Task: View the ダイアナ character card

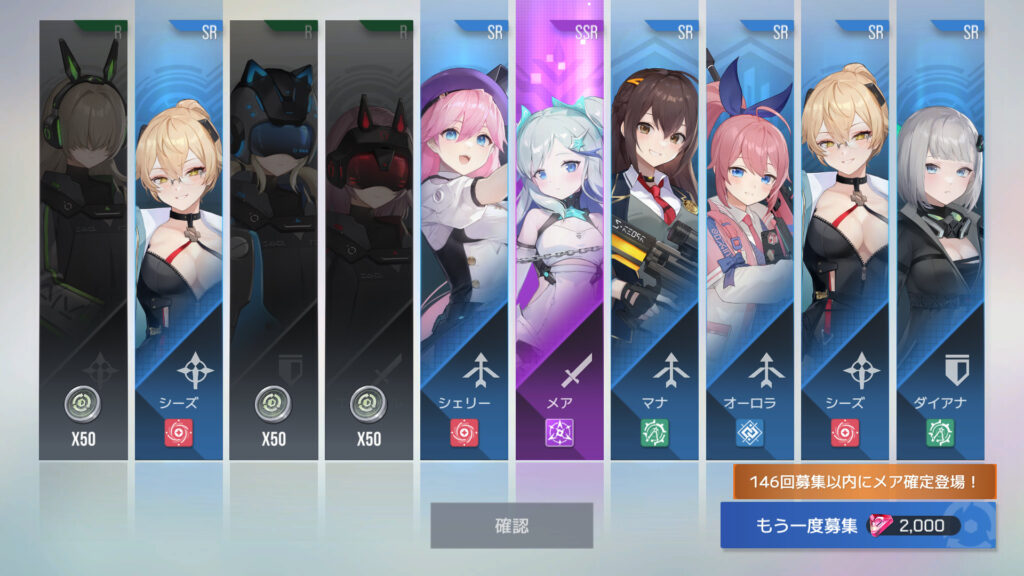Action: tap(940, 240)
